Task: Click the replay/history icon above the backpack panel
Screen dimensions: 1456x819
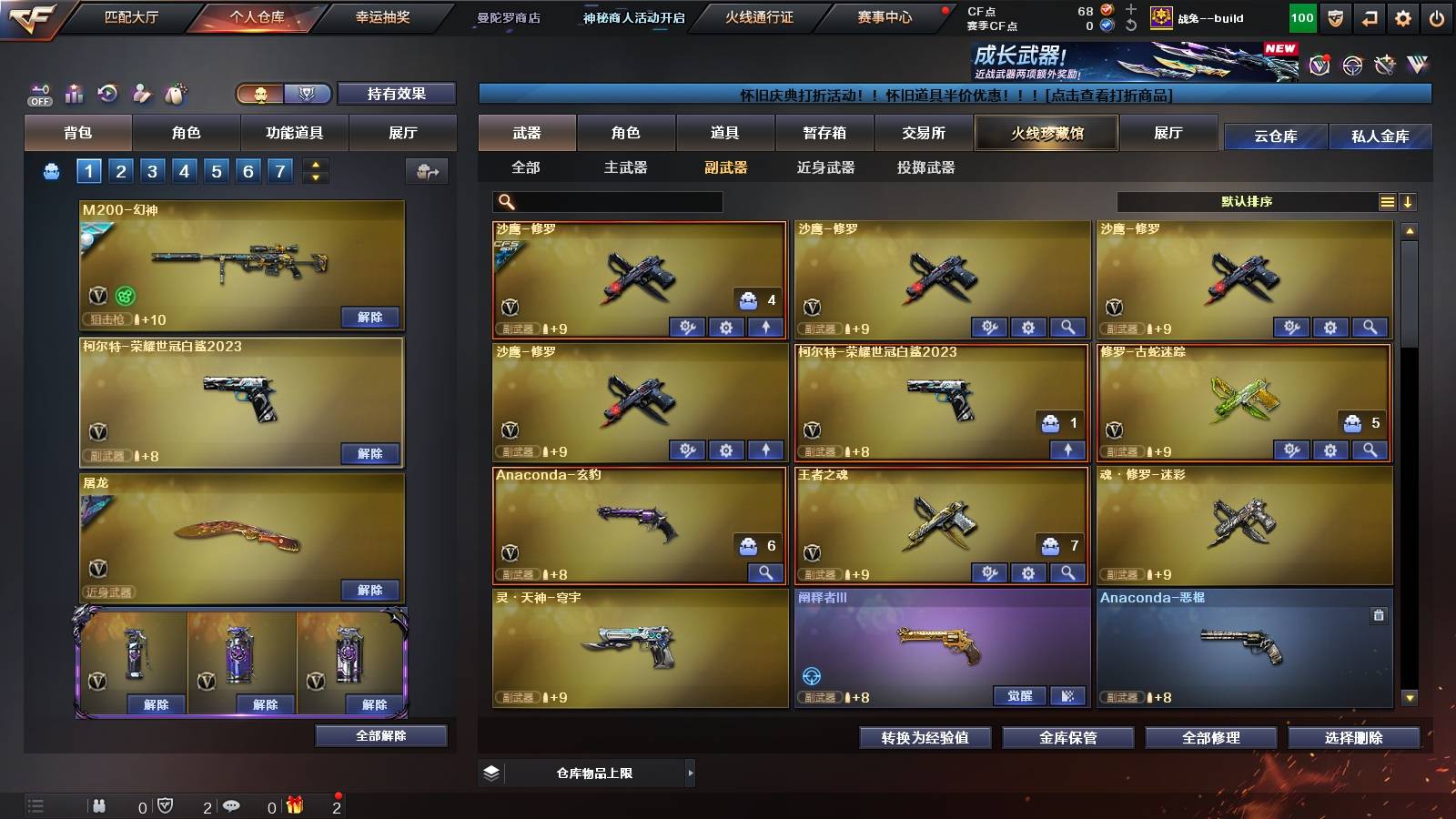Action: tap(107, 92)
